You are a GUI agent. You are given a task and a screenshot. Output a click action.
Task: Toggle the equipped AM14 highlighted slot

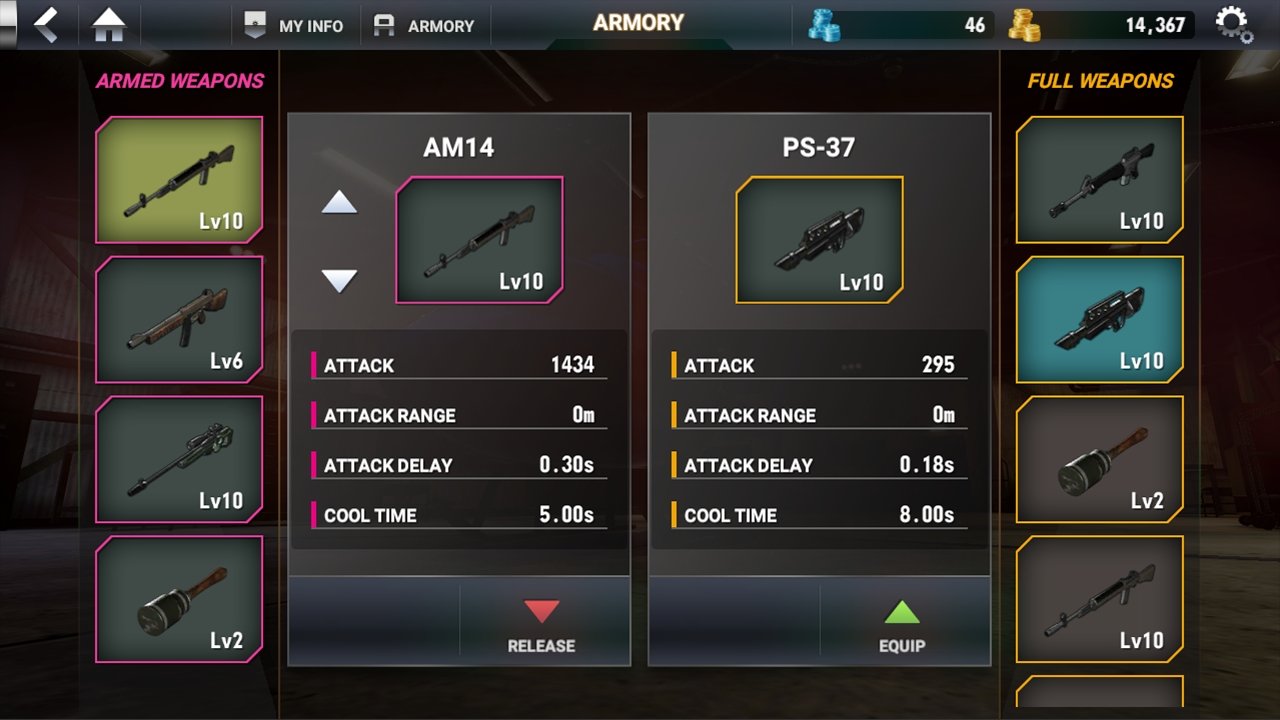pyautogui.click(x=178, y=179)
